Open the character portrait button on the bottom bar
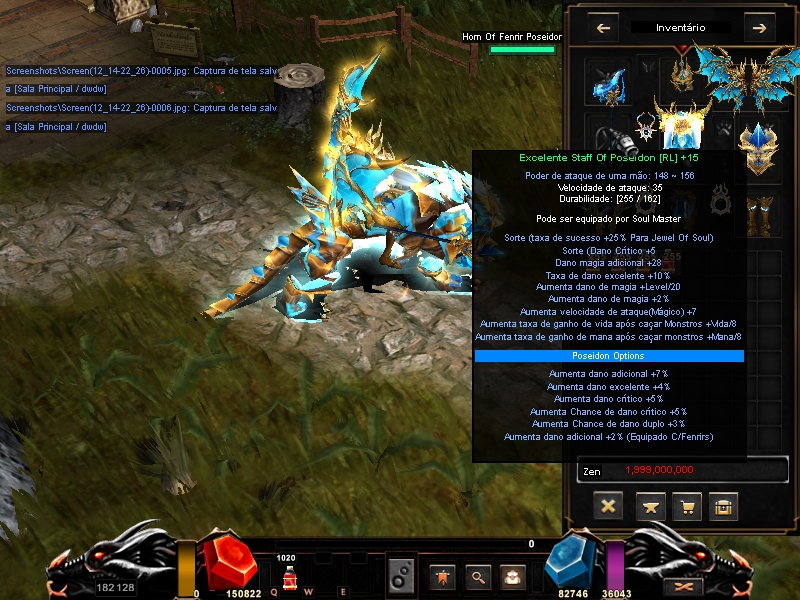Screen dimensions: 800x600 pos(513,576)
